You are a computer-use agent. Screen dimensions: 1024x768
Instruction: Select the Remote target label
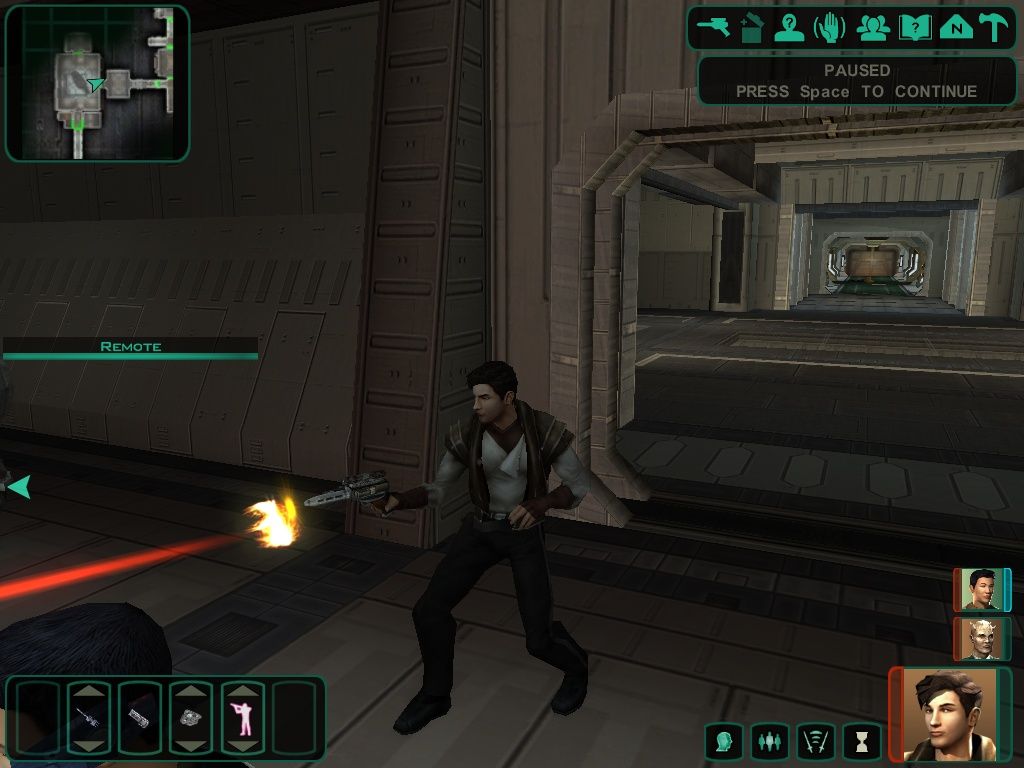point(130,347)
